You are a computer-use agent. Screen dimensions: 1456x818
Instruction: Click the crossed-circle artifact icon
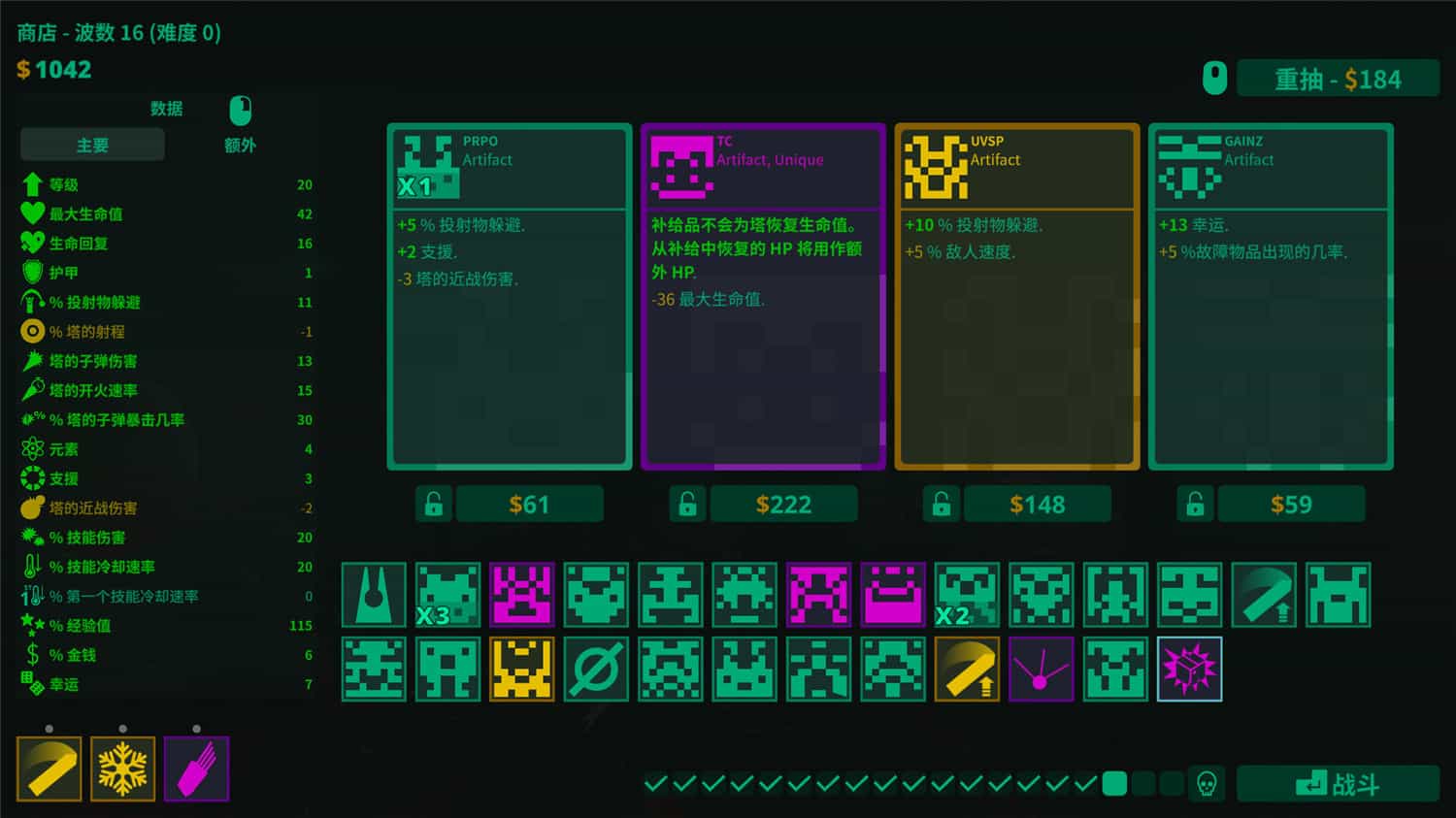point(596,670)
